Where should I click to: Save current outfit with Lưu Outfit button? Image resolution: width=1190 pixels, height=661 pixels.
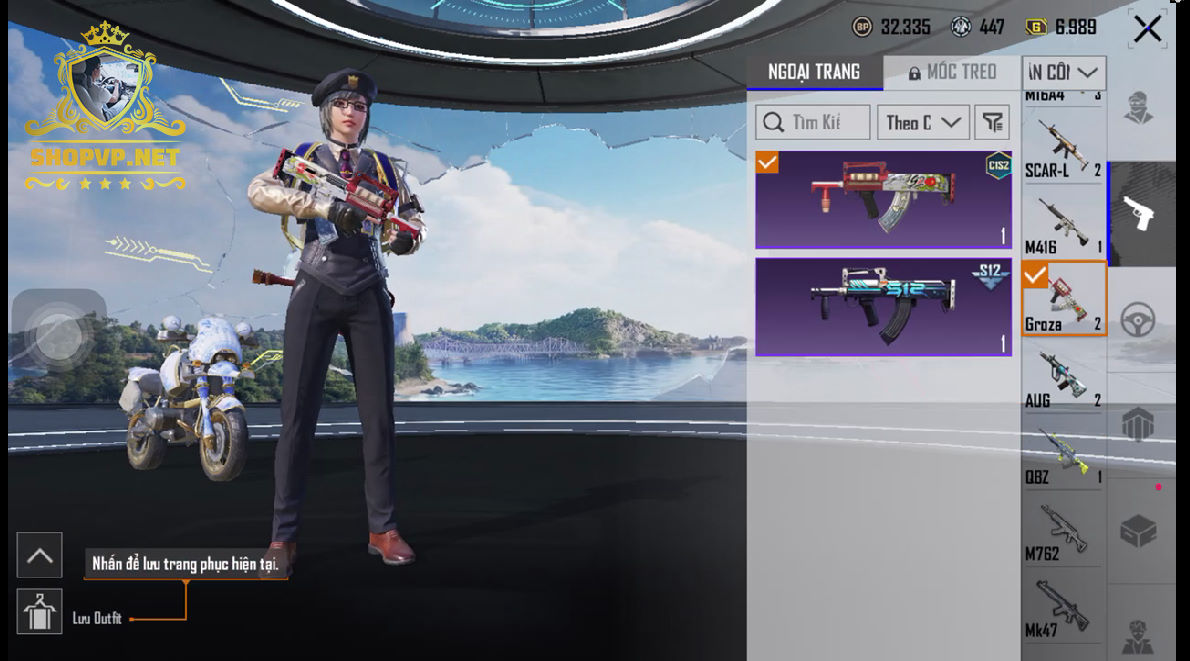point(40,611)
